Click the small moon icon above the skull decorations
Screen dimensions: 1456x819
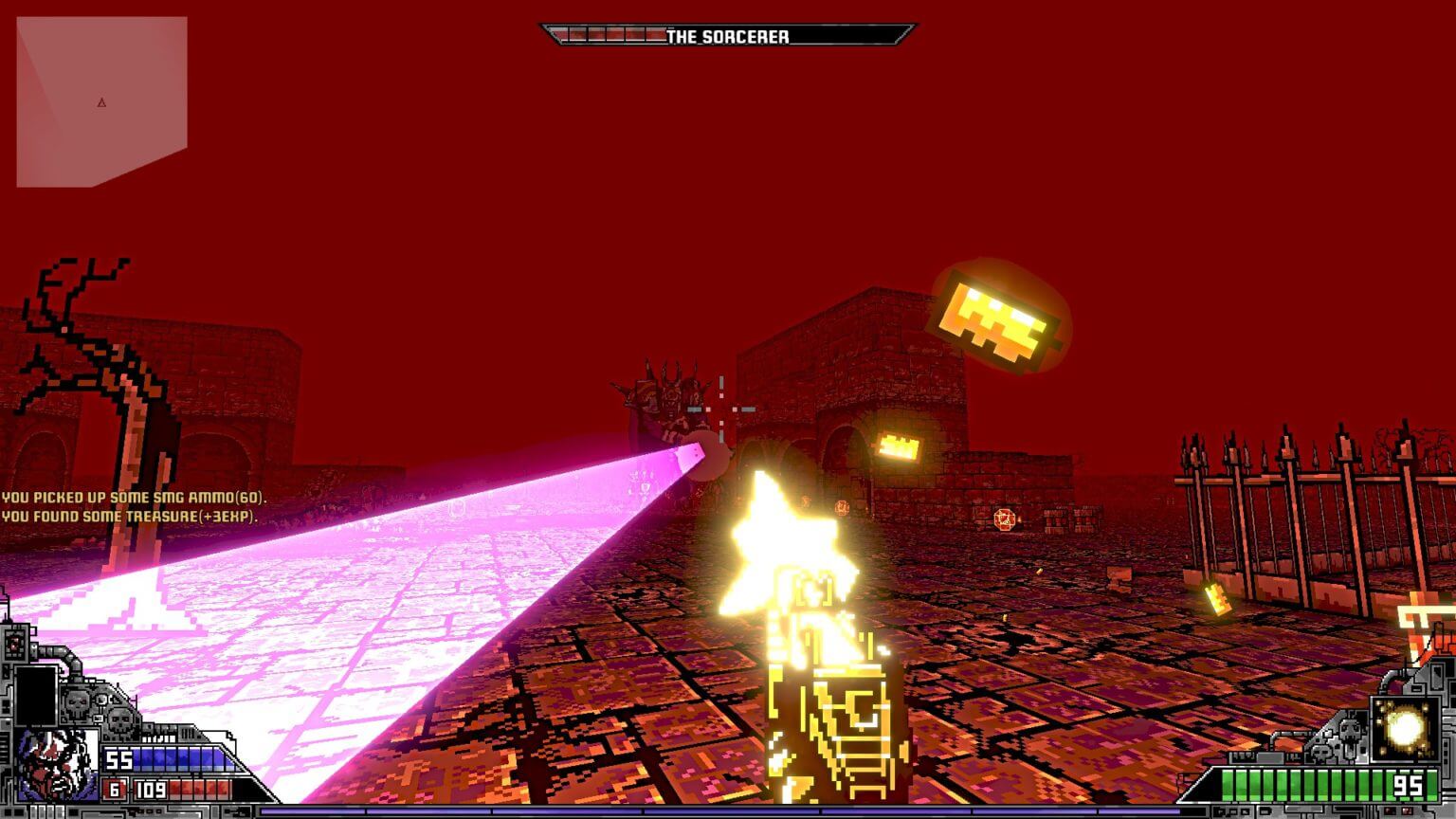(100, 700)
